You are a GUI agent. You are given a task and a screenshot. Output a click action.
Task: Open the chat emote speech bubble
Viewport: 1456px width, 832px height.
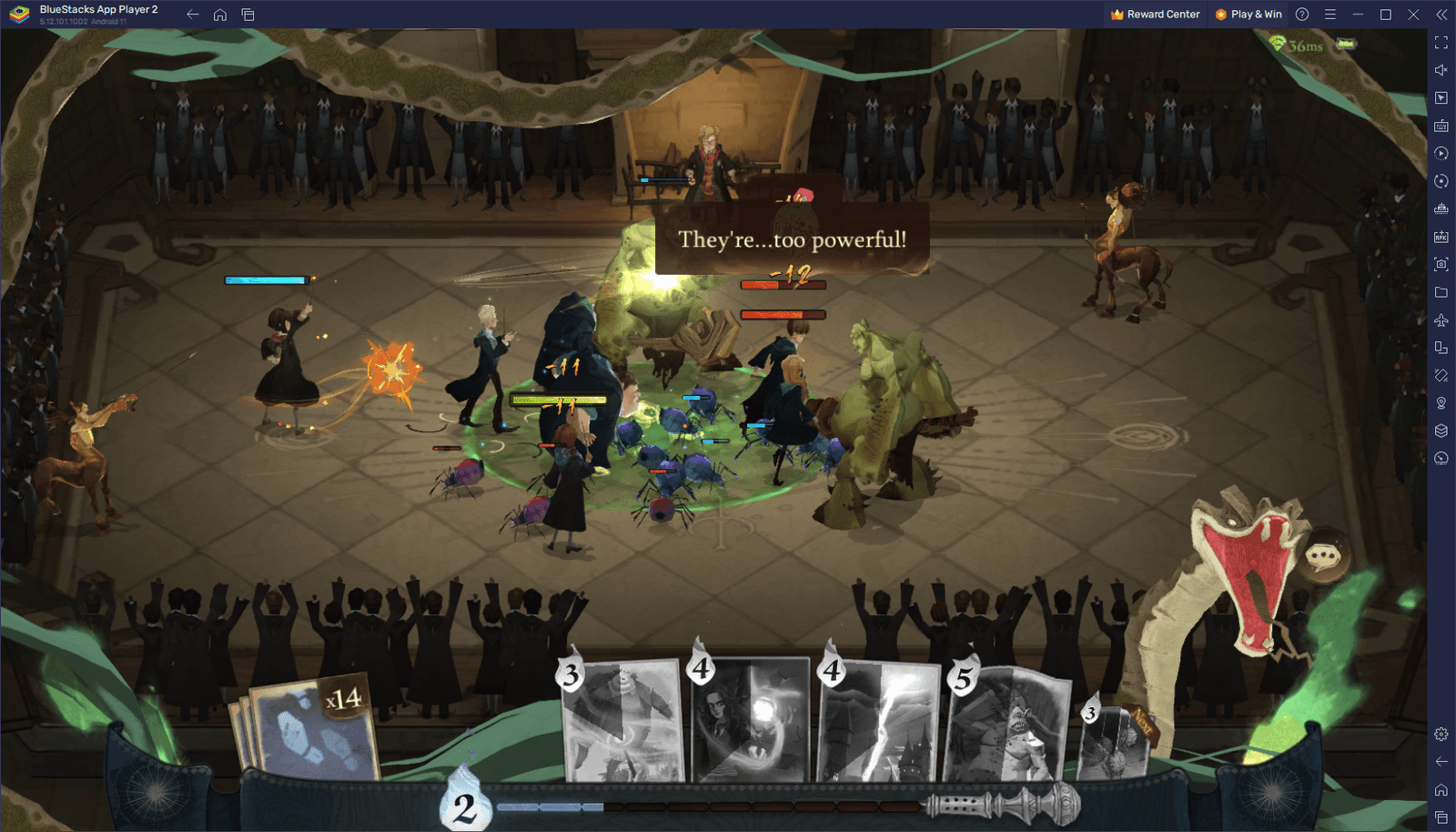coord(1324,555)
